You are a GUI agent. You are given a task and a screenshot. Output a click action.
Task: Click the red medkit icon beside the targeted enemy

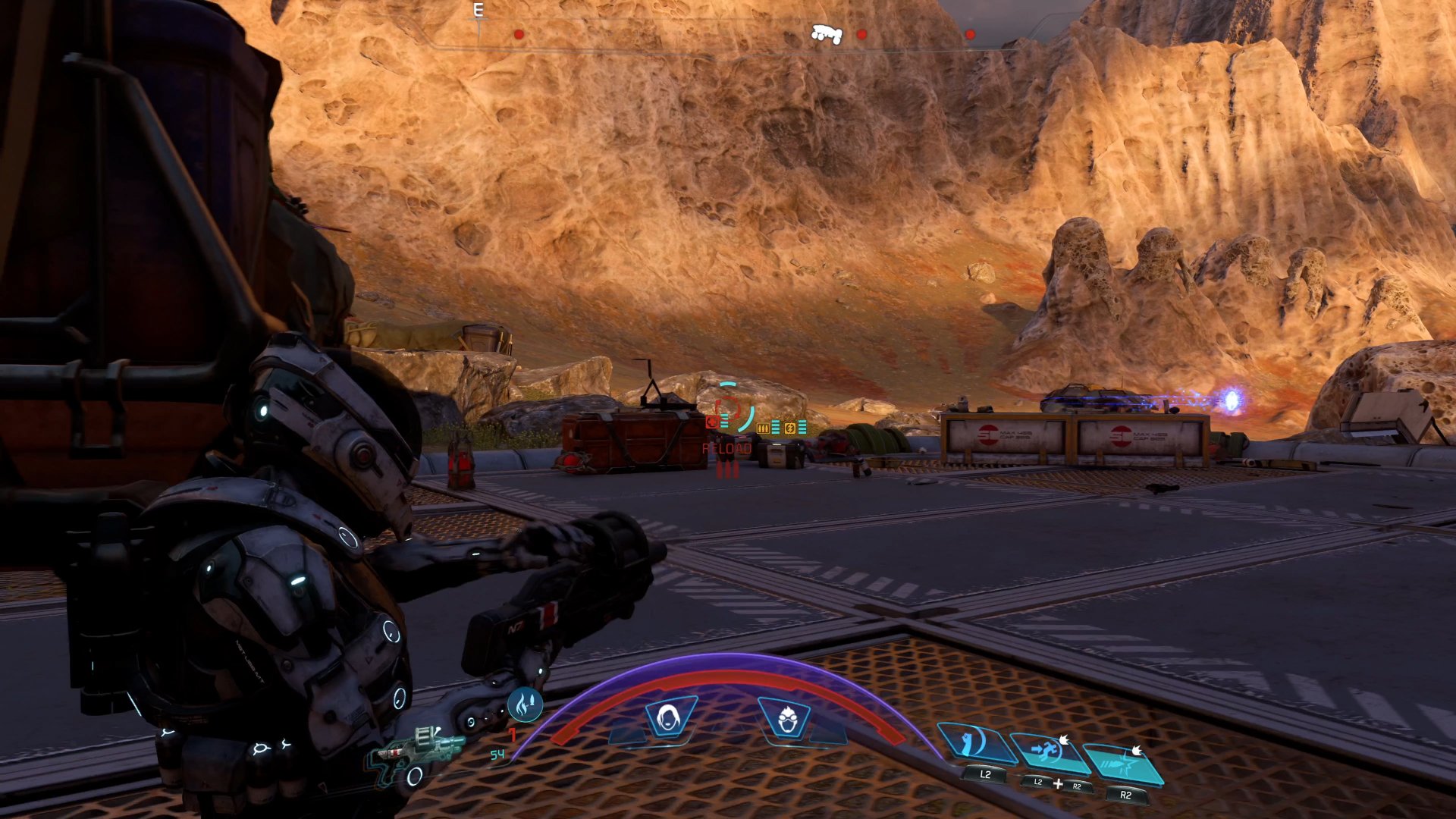tap(711, 422)
